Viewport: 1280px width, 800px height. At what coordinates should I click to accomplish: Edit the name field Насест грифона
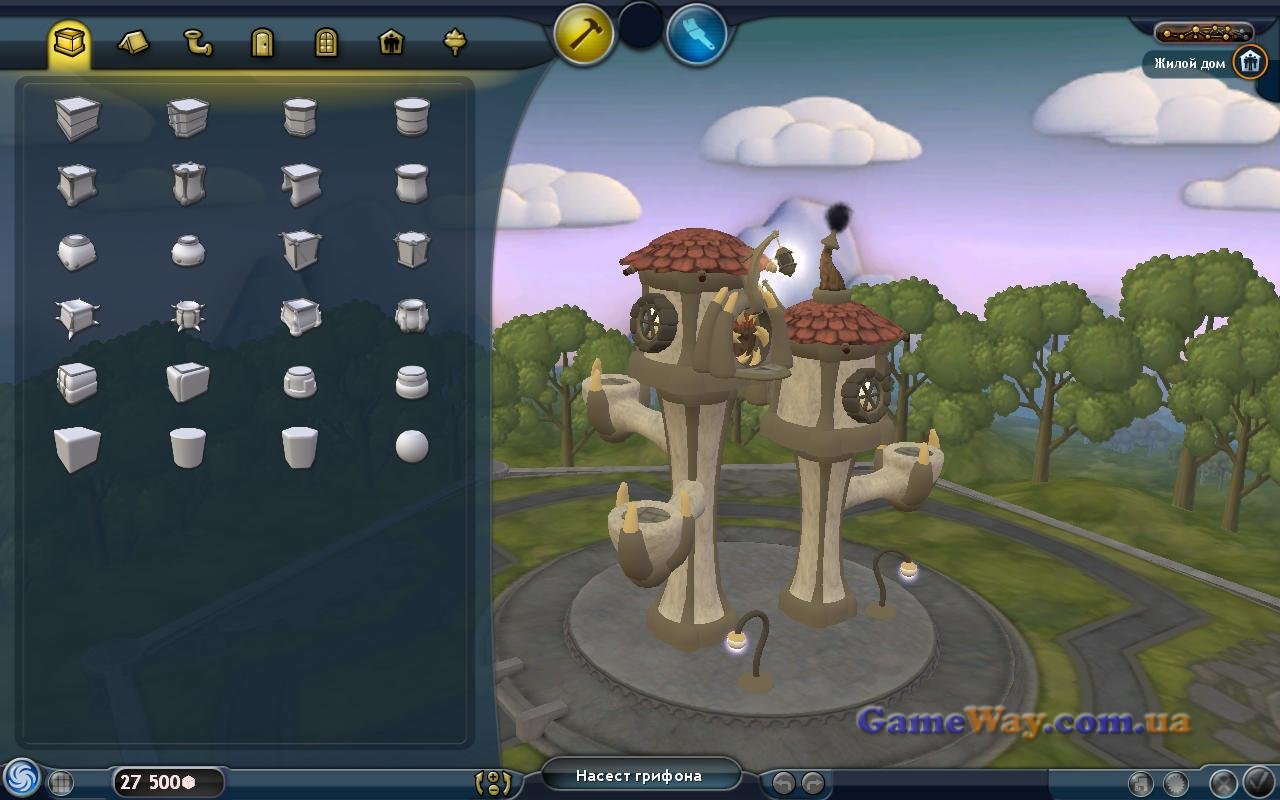pos(640,776)
